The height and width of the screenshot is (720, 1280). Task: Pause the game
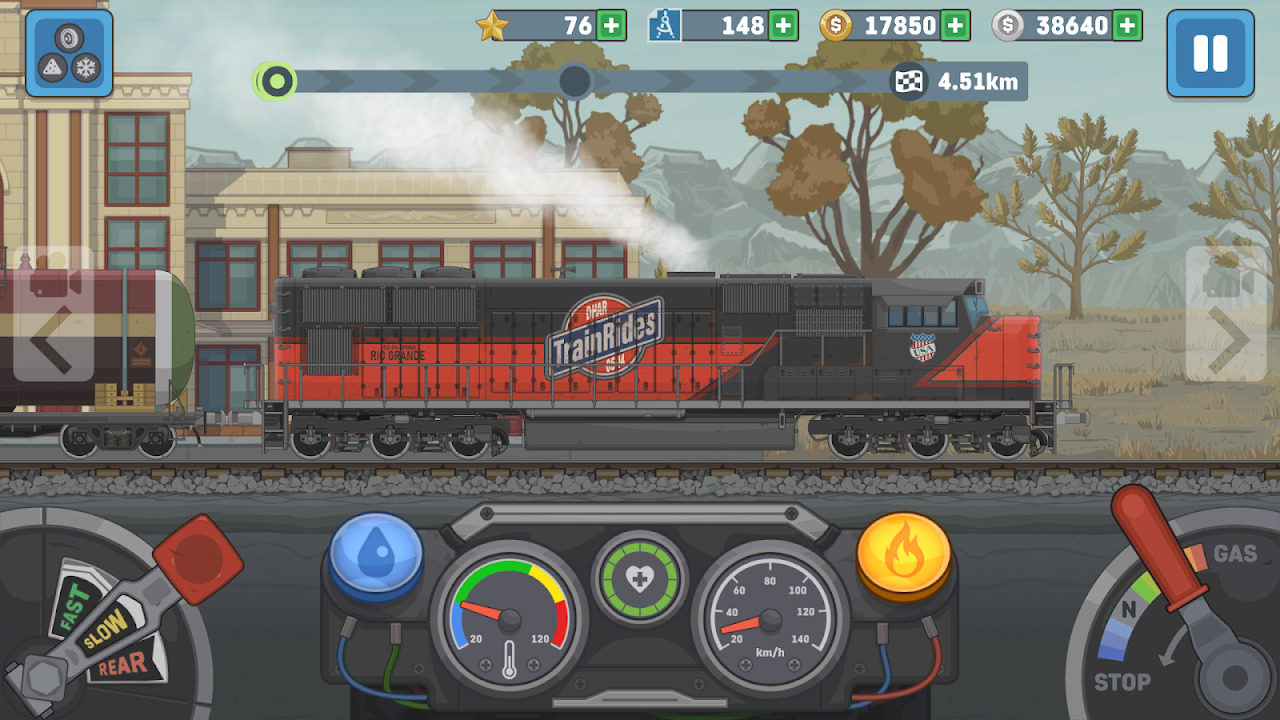pos(1210,53)
